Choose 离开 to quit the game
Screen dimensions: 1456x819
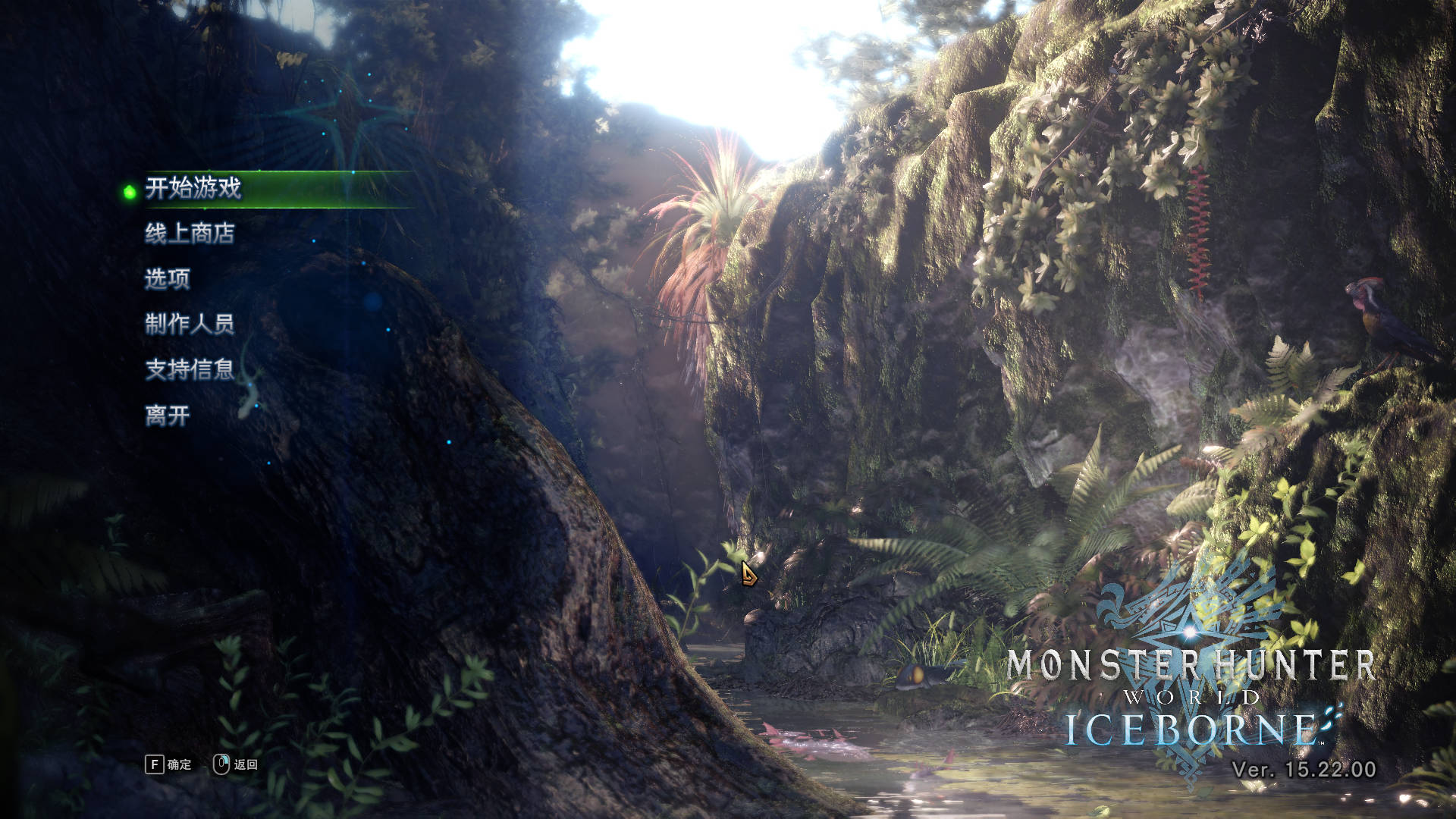point(167,415)
